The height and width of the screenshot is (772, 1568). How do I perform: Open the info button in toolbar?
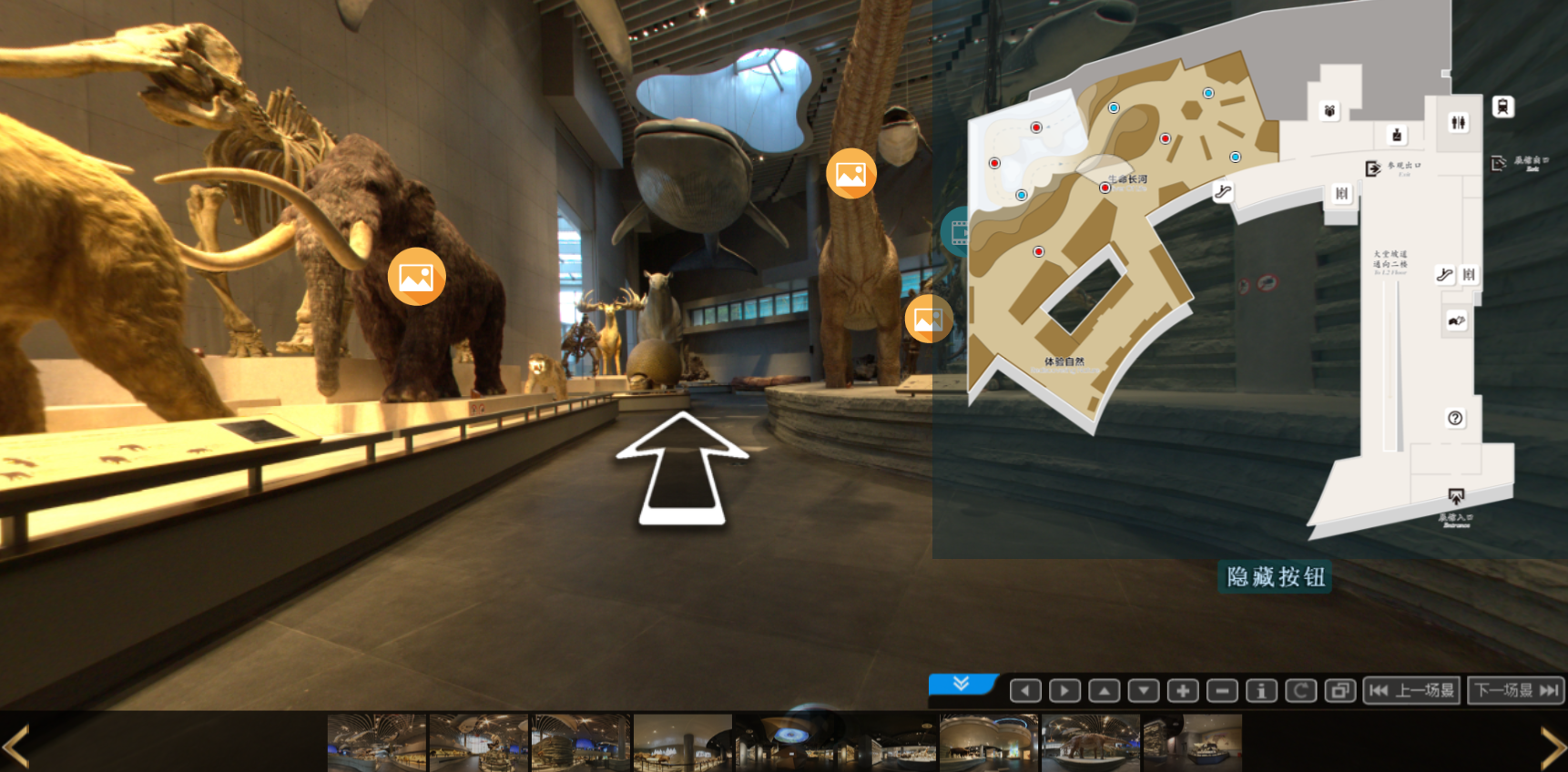tap(1261, 691)
